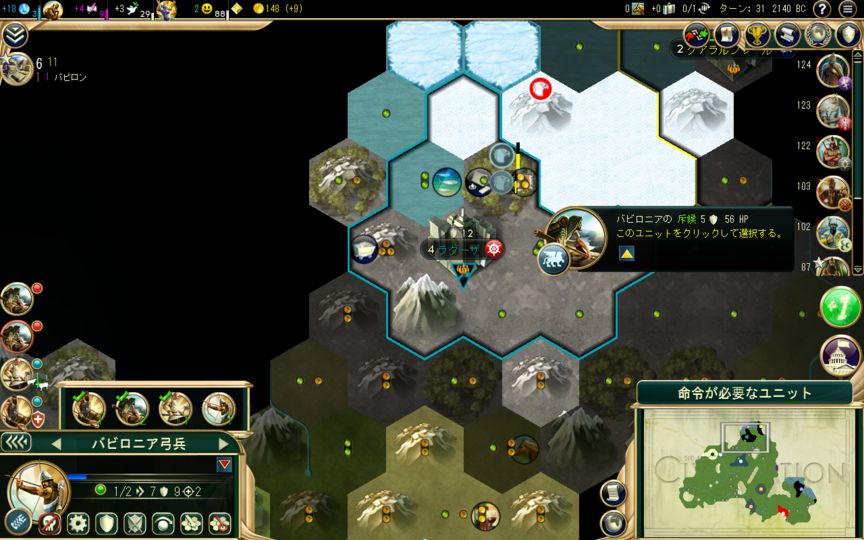Toggle the red promotion dropdown arrow
The width and height of the screenshot is (864, 540).
pos(224,464)
